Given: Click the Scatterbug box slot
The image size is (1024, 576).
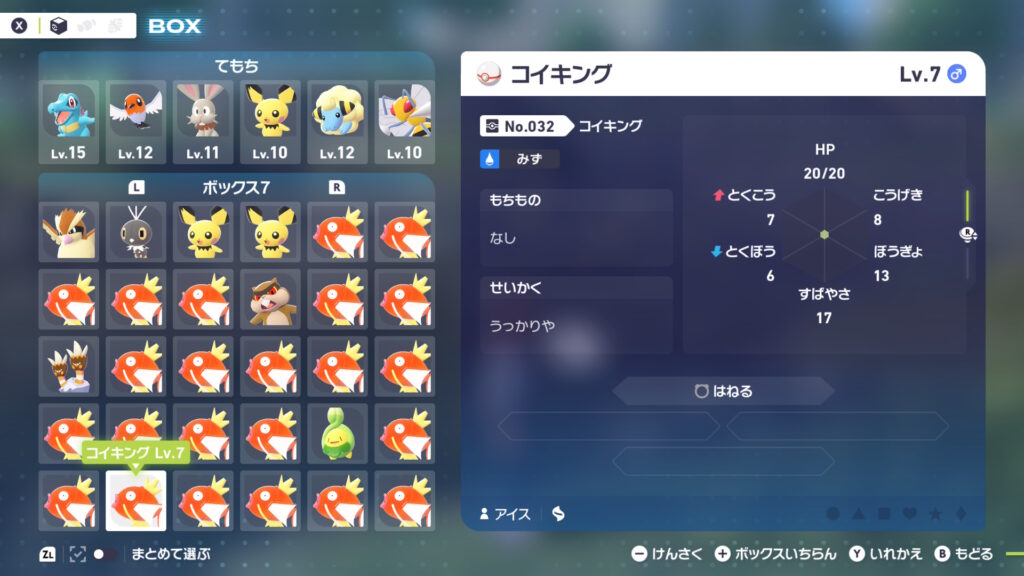Looking at the screenshot, I should (x=135, y=231).
